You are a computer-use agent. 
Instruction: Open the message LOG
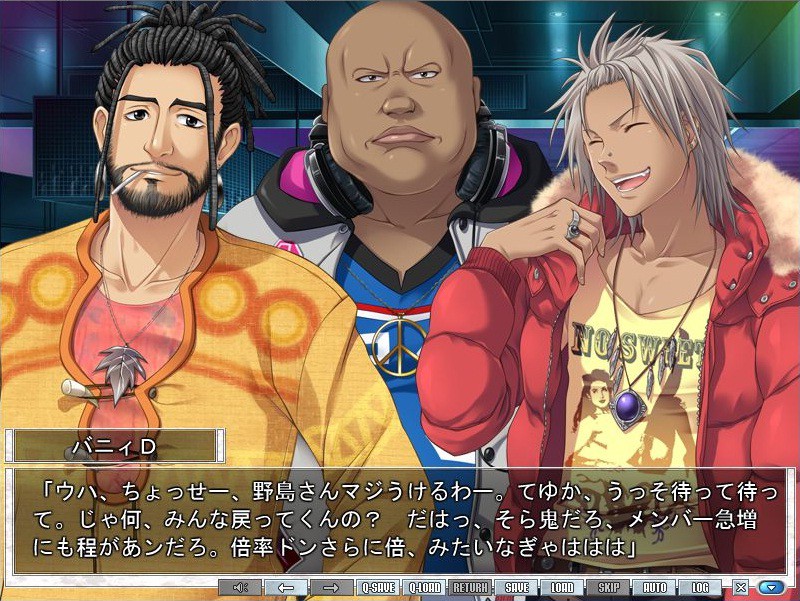(x=700, y=588)
